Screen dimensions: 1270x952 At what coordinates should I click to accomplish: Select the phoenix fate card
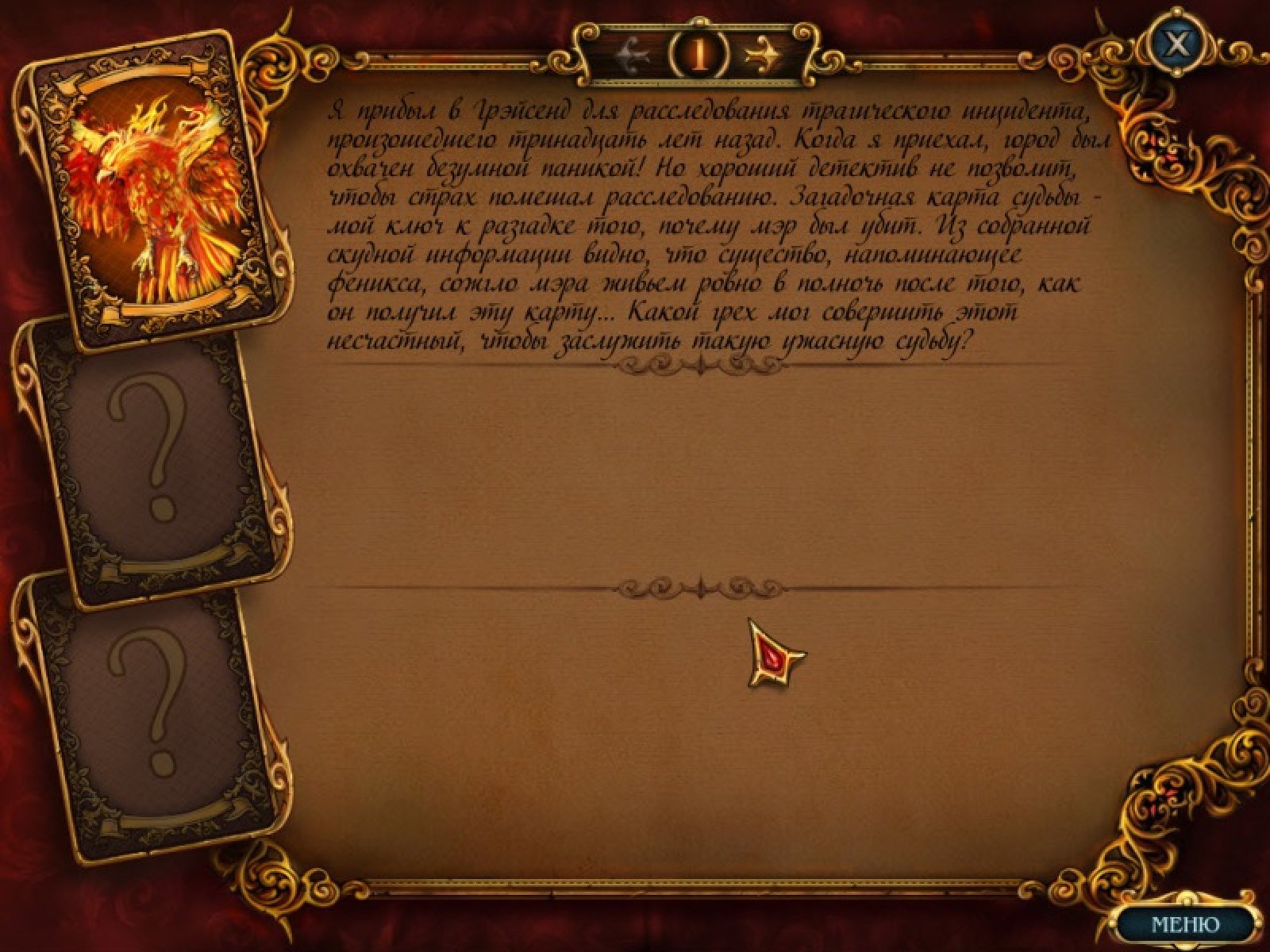click(x=149, y=189)
